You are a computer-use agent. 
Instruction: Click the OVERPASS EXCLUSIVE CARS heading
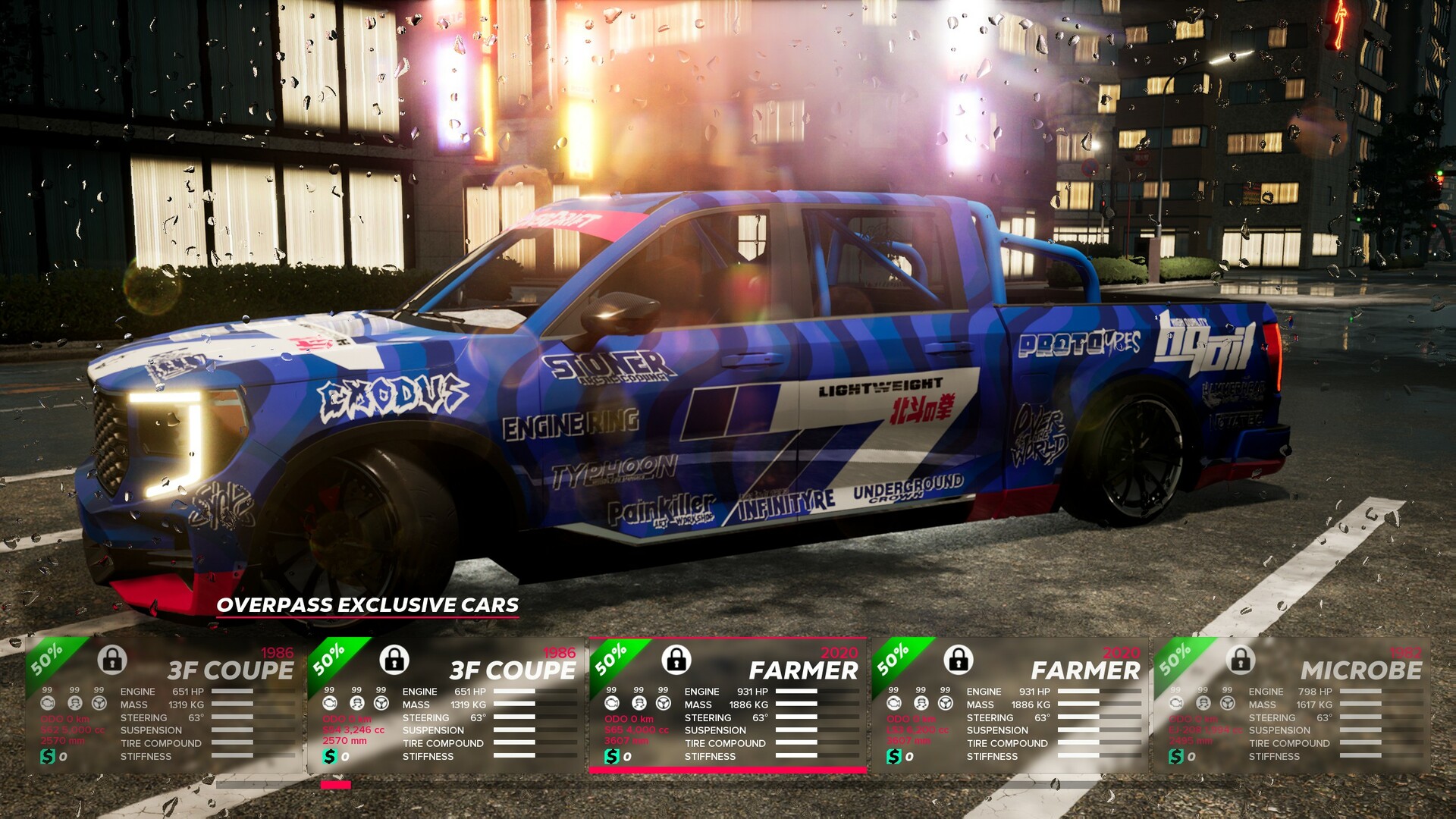(x=368, y=606)
